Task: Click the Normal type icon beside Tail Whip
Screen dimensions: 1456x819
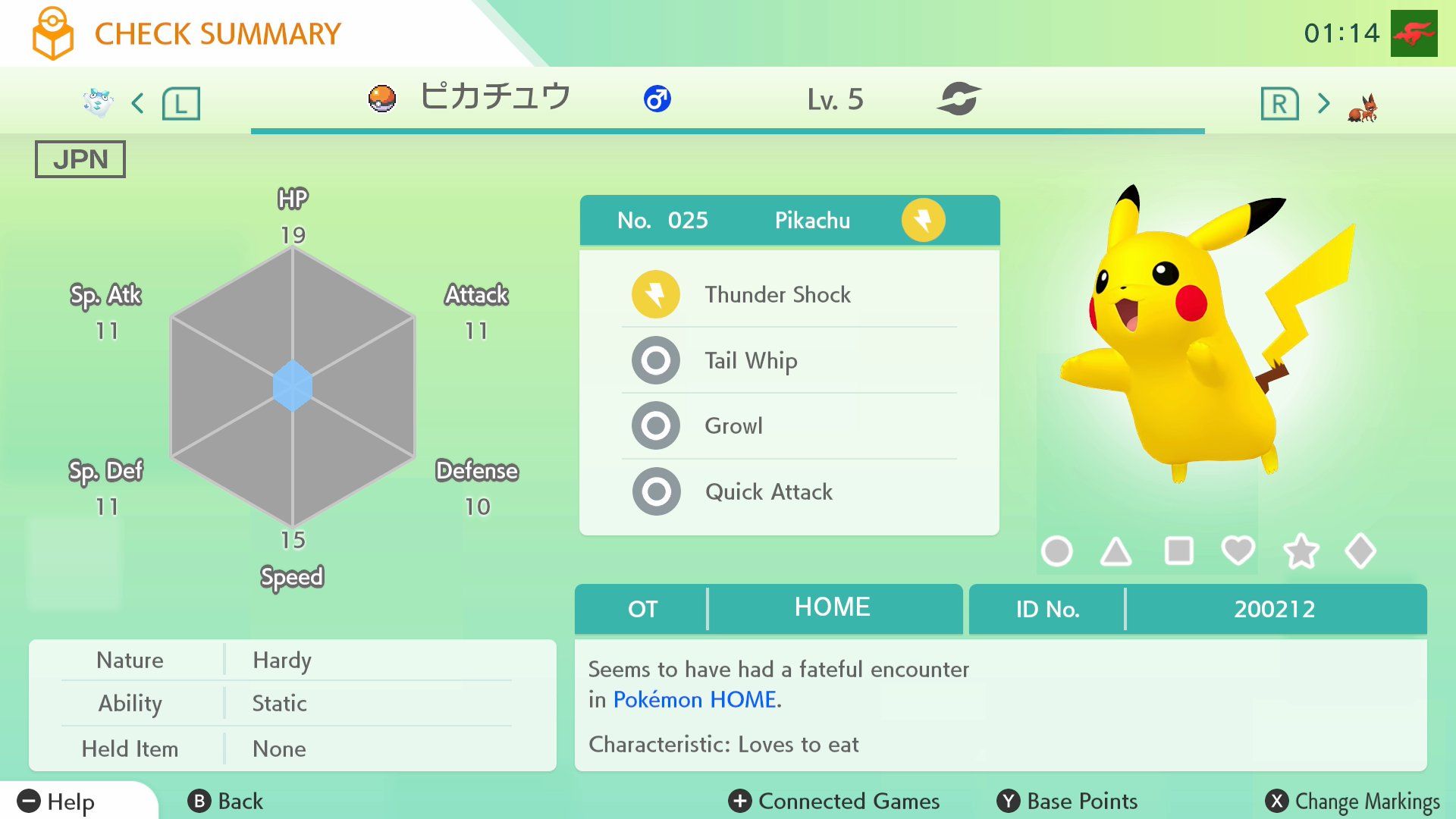Action: (x=655, y=360)
